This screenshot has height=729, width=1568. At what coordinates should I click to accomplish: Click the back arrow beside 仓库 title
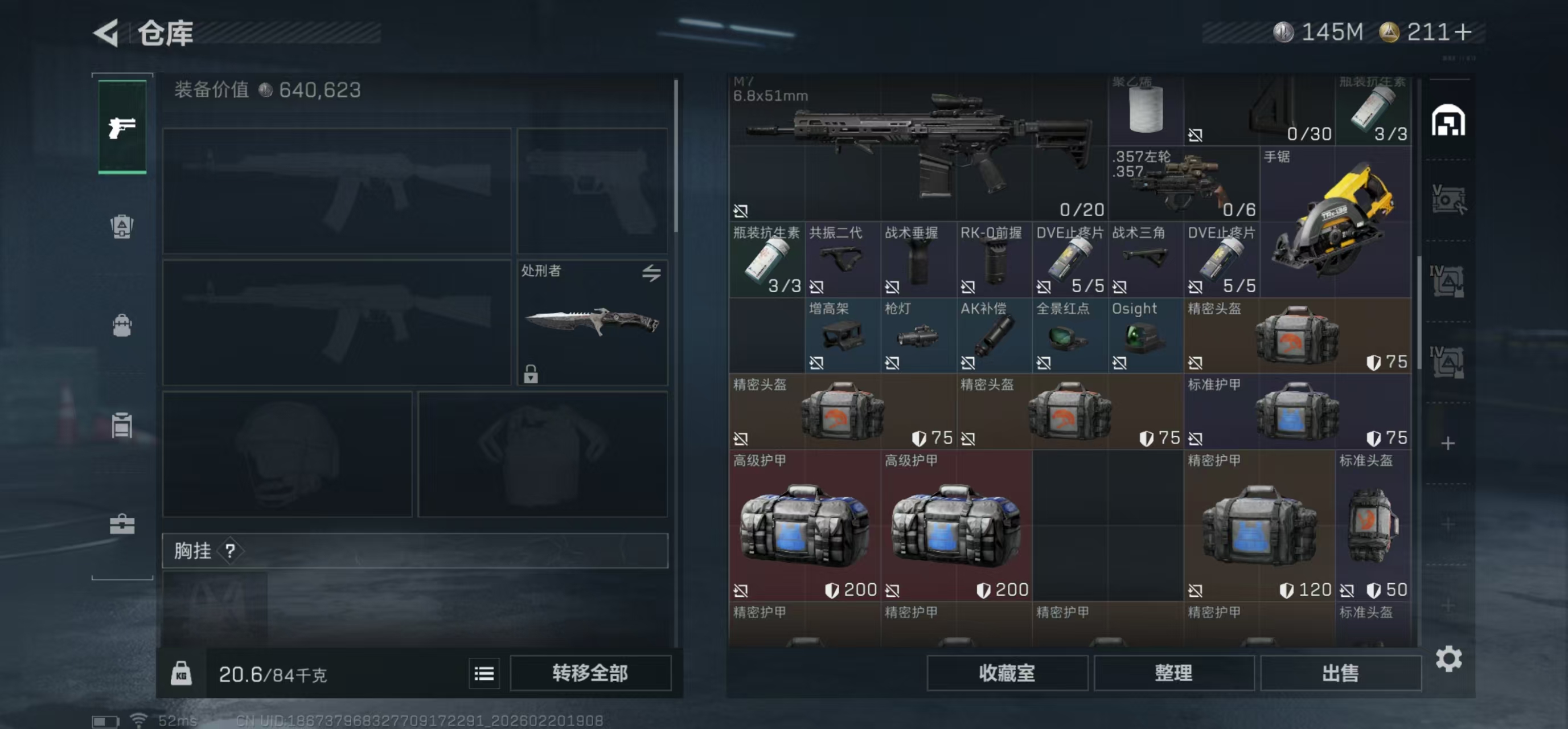pos(106,34)
